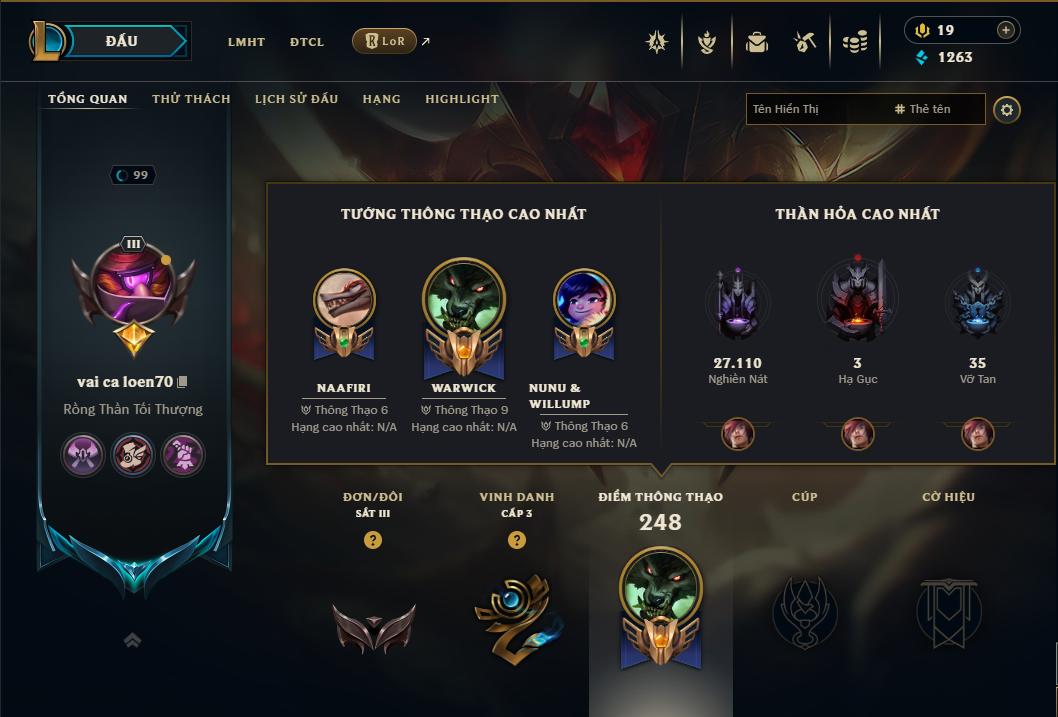Open the Cúp trophy section
1058x717 pixels.
point(804,611)
